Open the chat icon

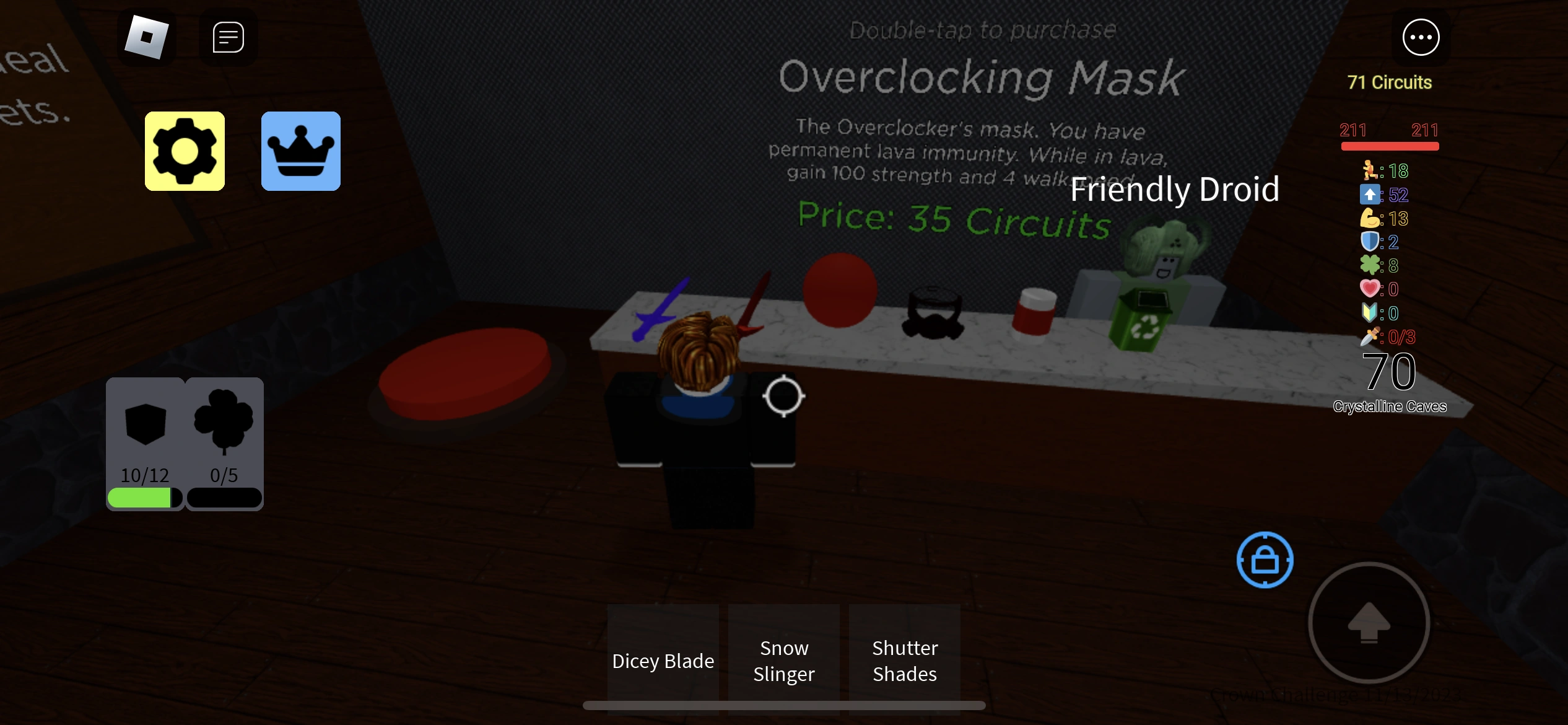[227, 37]
